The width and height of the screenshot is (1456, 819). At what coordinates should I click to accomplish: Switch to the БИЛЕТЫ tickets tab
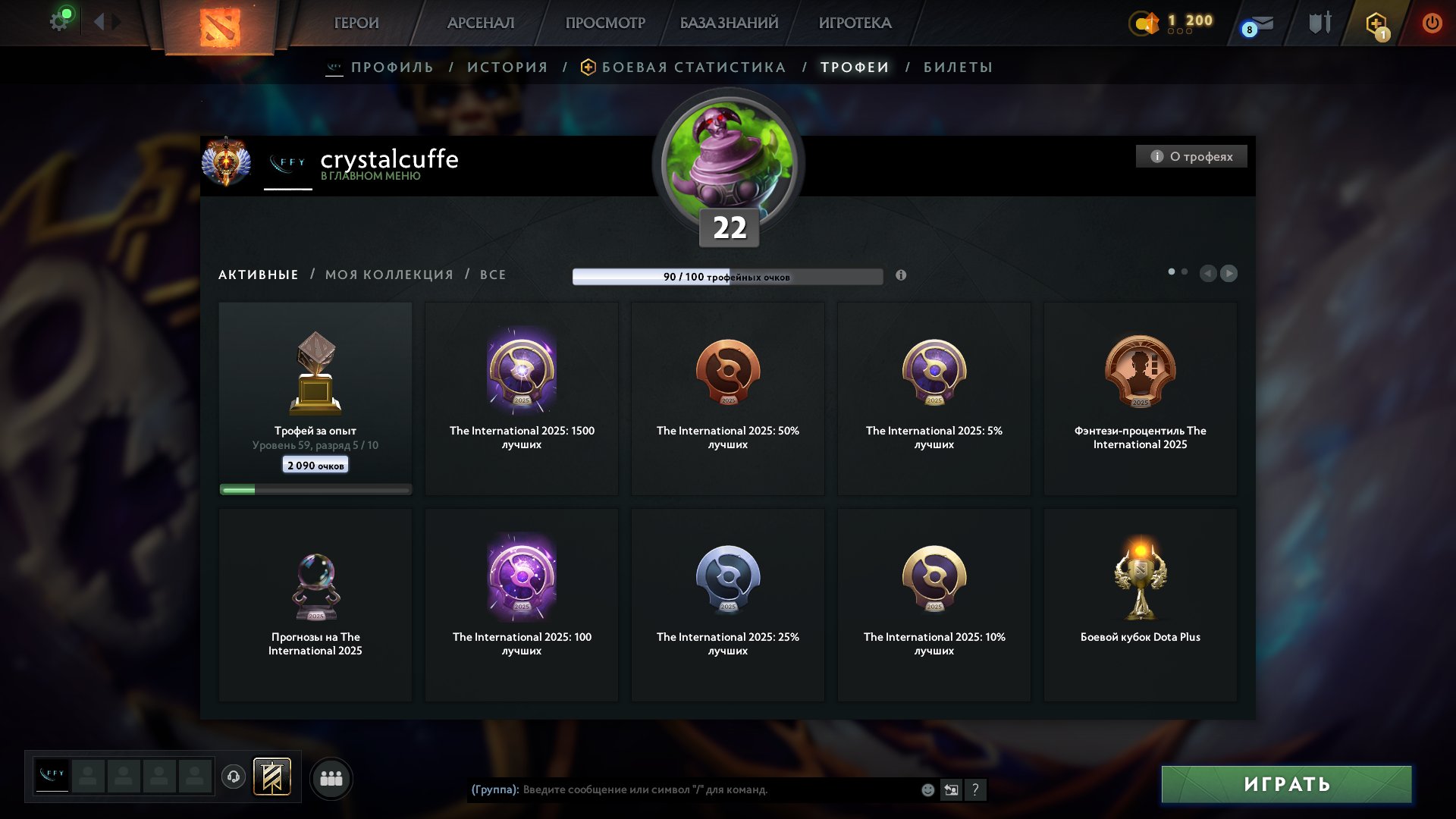tap(958, 67)
